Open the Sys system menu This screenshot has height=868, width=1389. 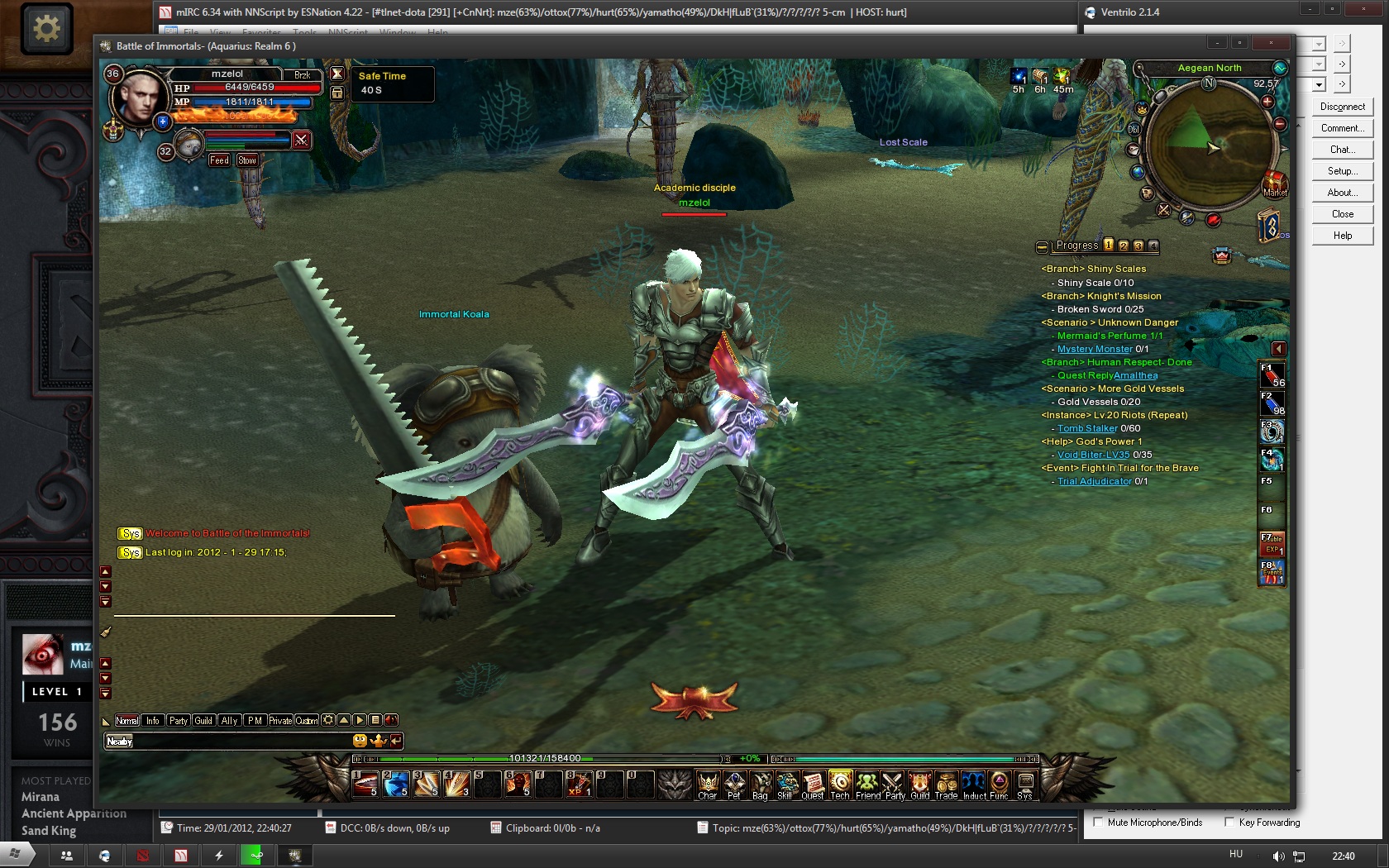point(1025,784)
